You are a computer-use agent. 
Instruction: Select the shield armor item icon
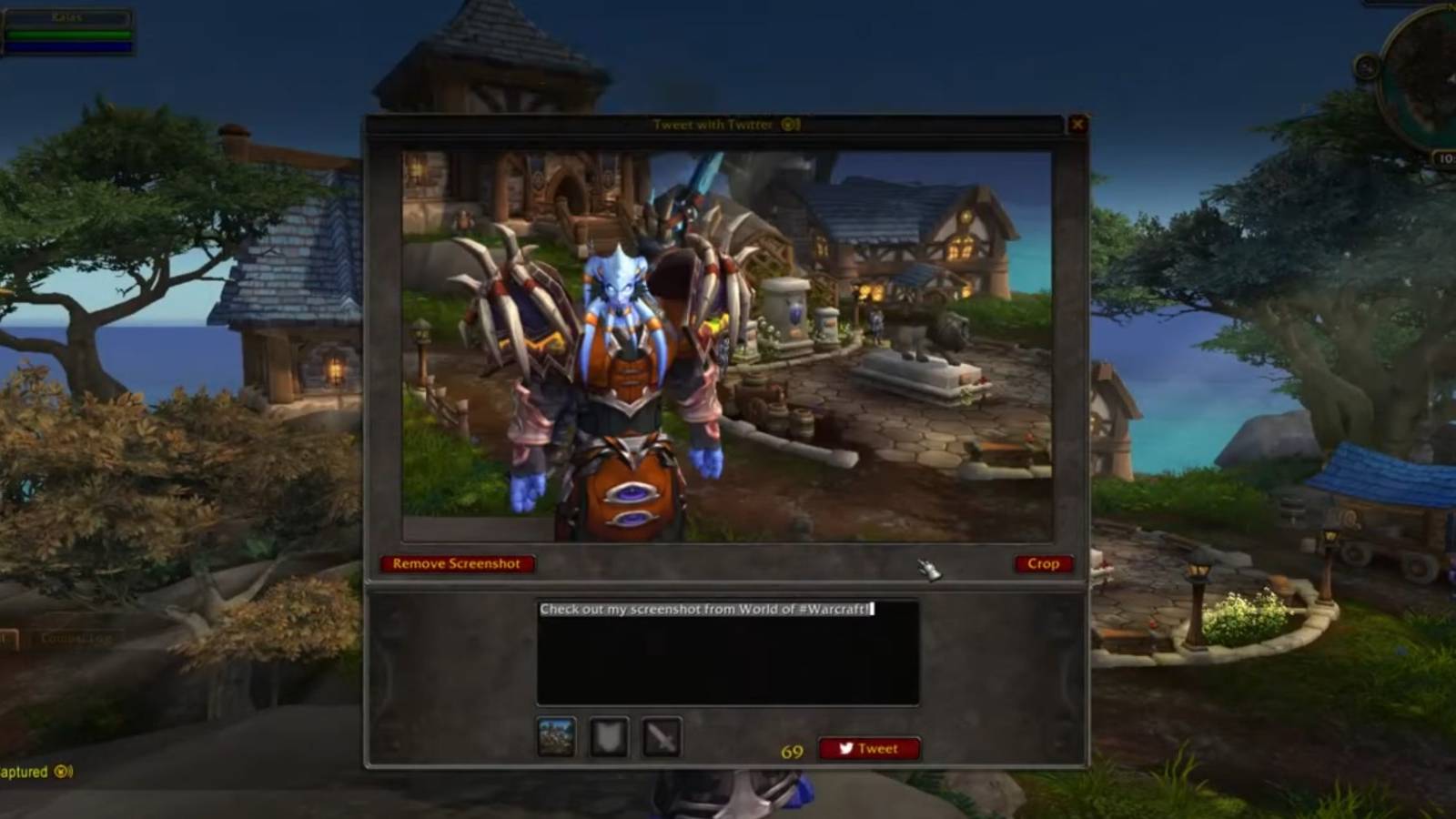pyautogui.click(x=609, y=735)
